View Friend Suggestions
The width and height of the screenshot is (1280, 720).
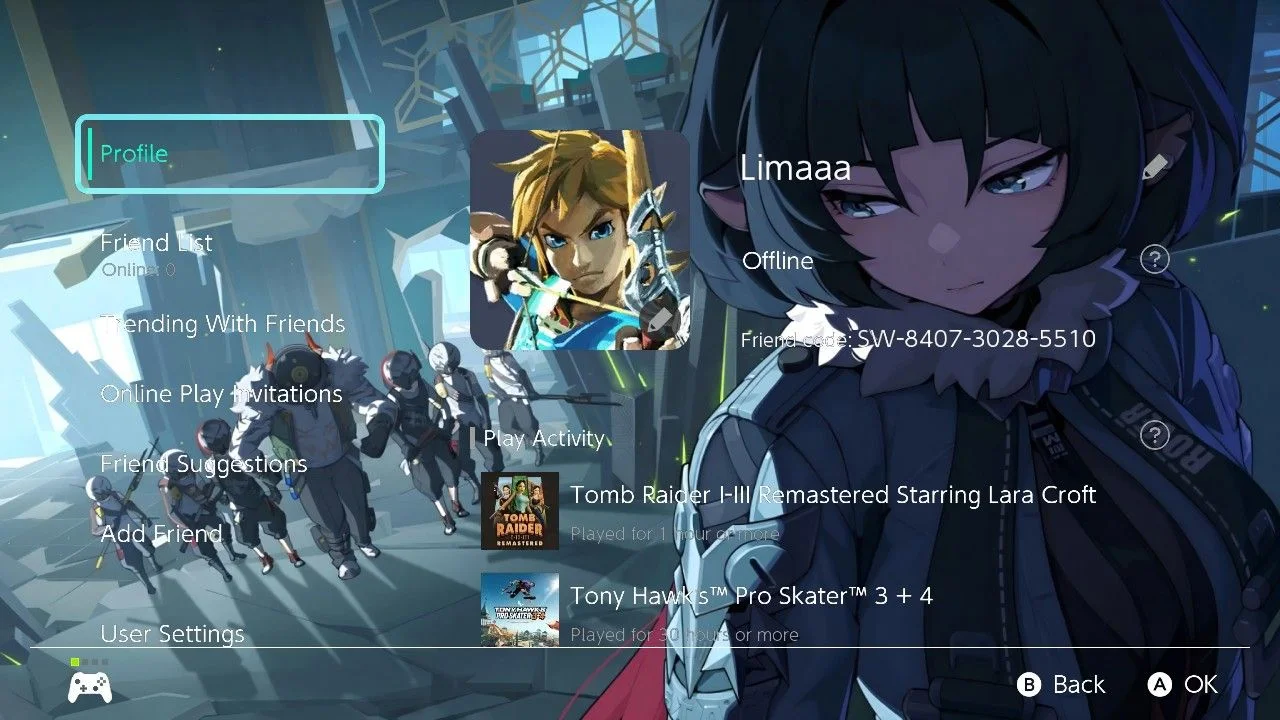203,464
